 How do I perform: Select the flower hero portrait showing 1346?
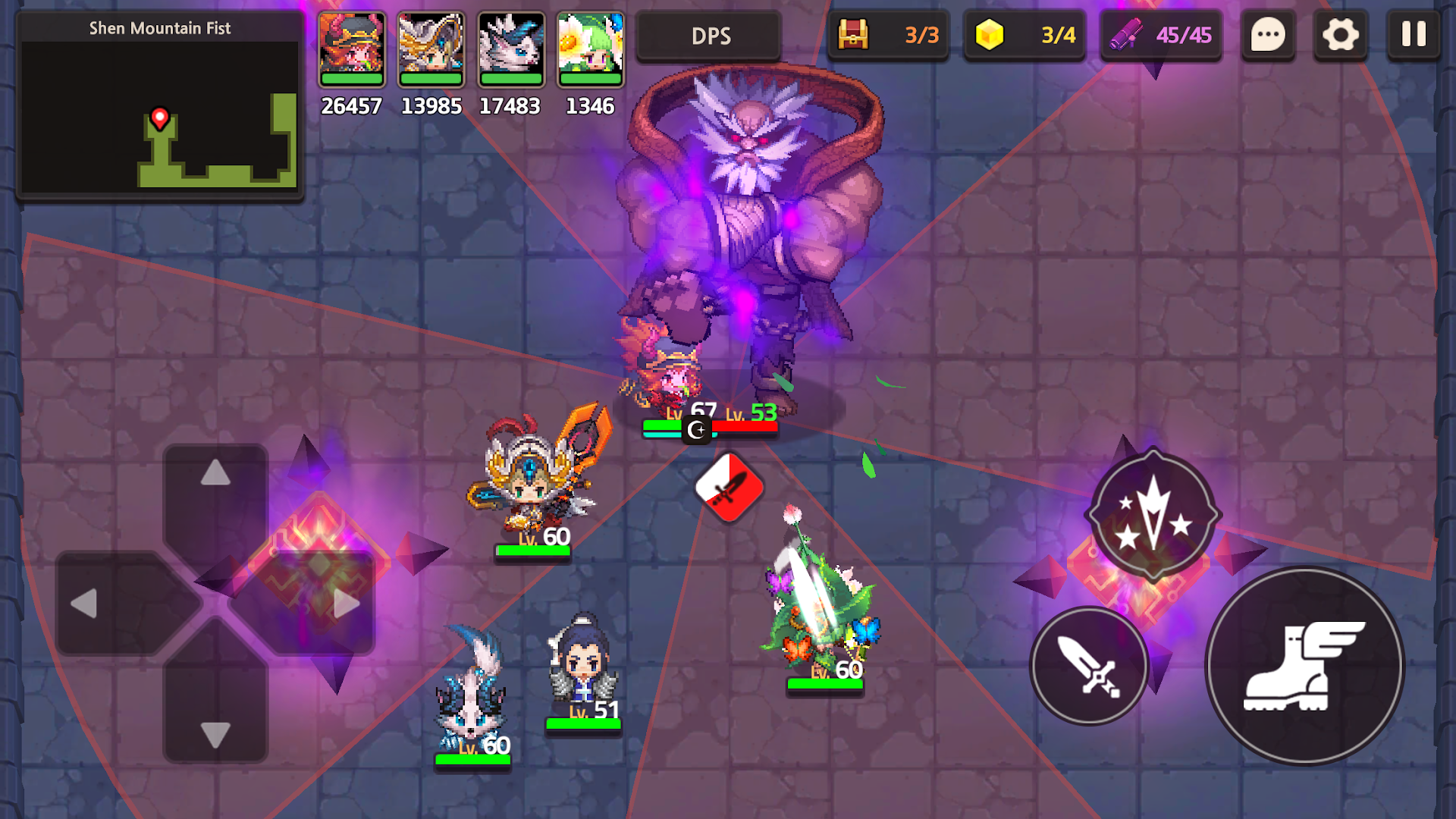pos(591,49)
